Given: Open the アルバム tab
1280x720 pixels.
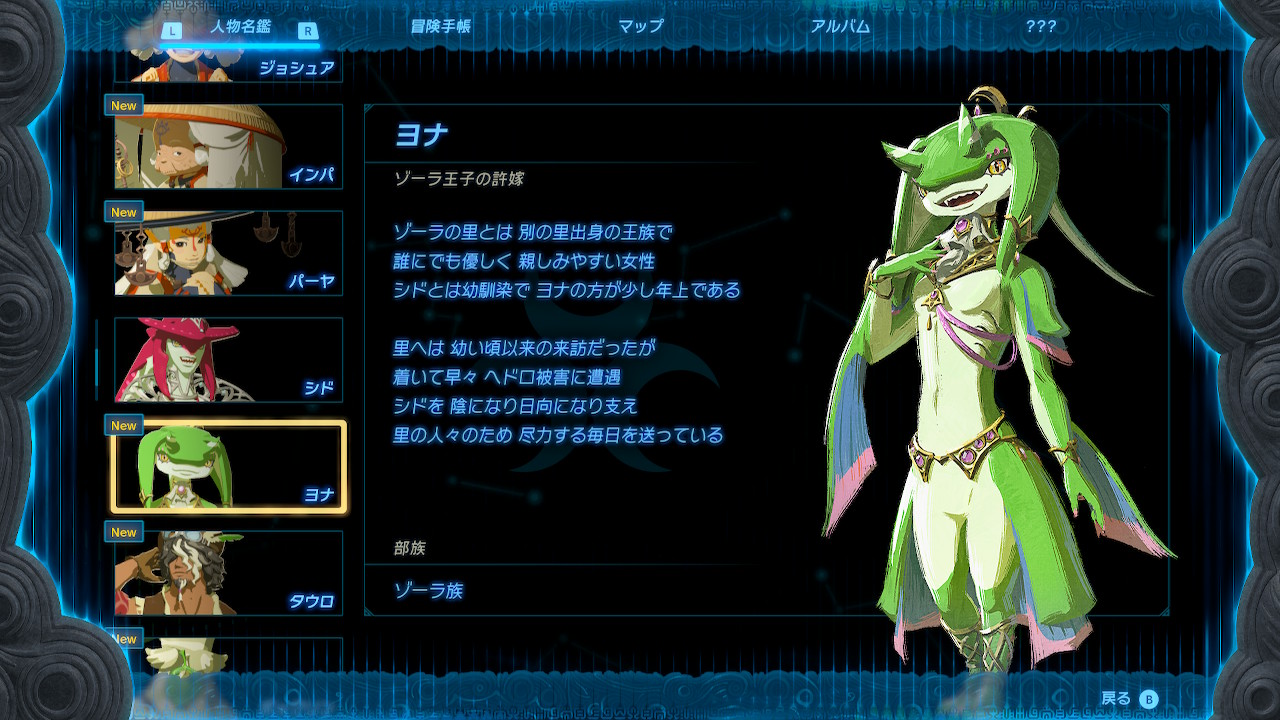Looking at the screenshot, I should pyautogui.click(x=840, y=27).
